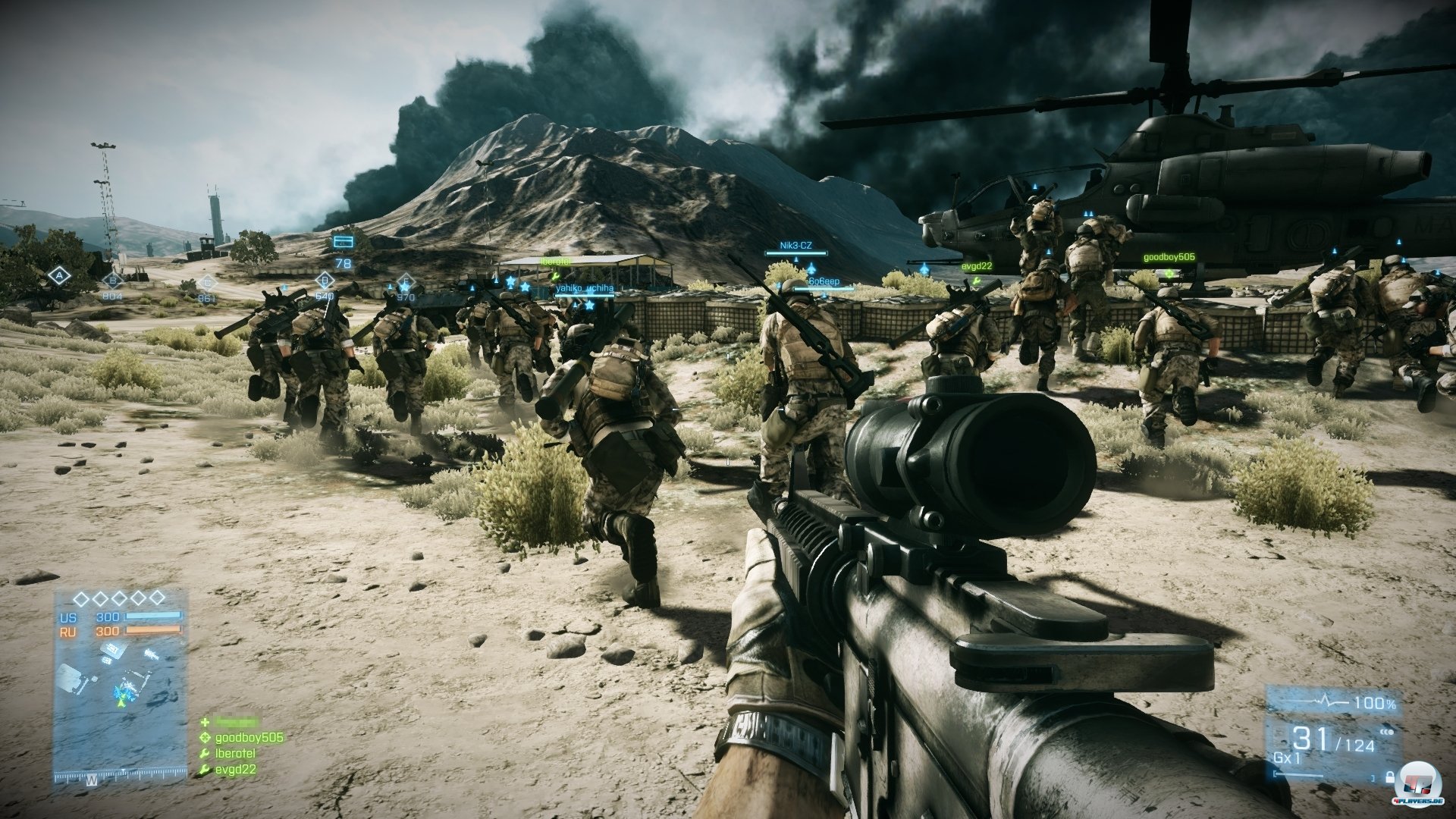Select the nametag of Nik3-CZ
This screenshot has height=819, width=1456.
796,245
